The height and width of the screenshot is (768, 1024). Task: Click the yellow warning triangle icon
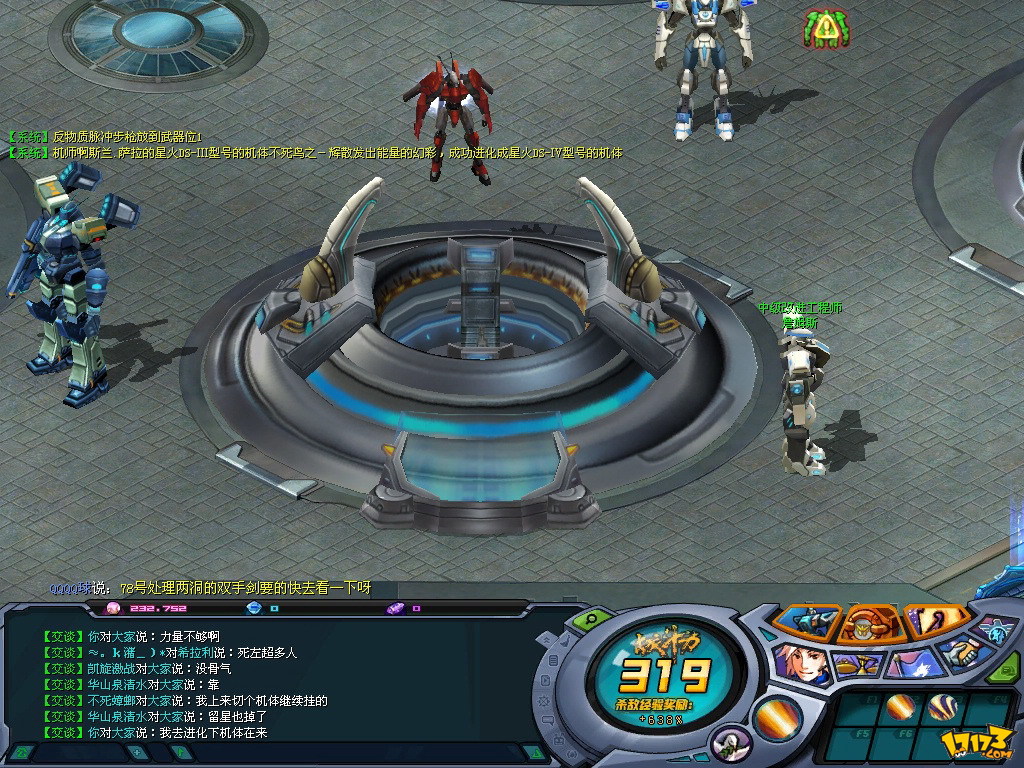(826, 29)
